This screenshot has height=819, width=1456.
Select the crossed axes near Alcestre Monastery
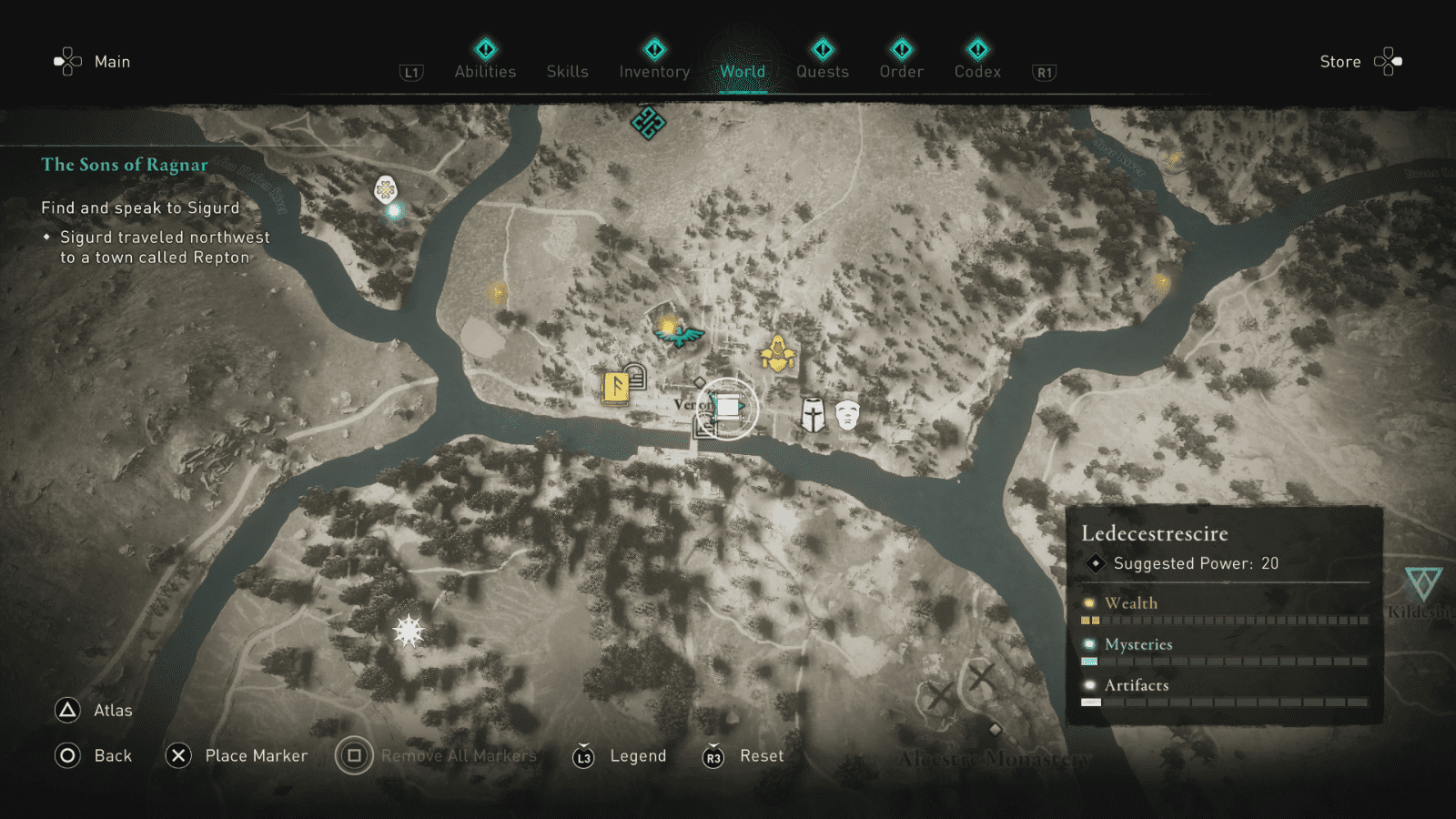point(981,679)
